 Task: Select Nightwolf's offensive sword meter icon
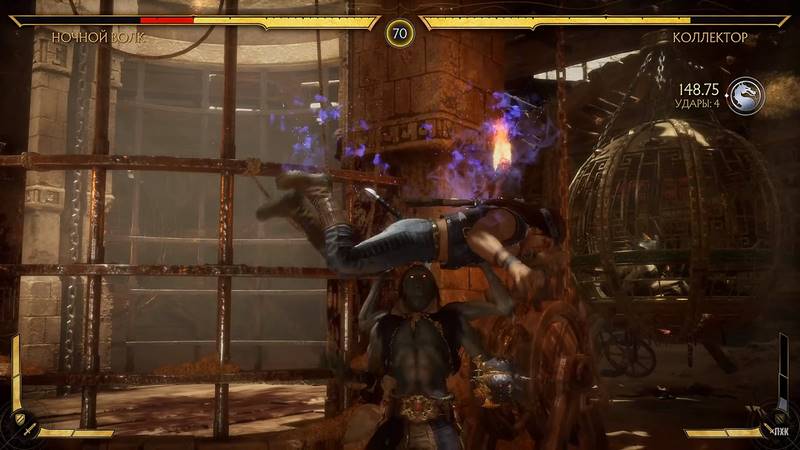click(32, 428)
